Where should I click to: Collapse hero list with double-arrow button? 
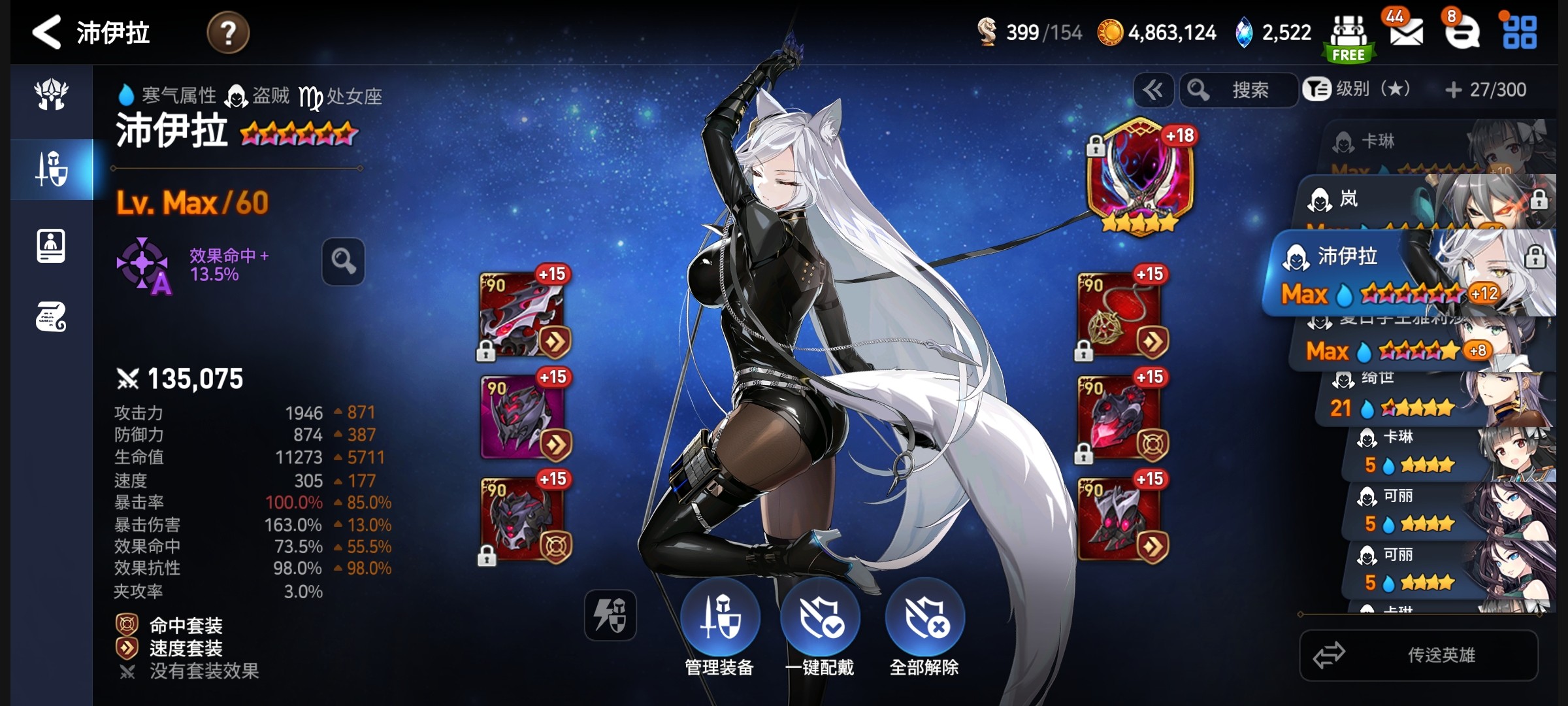[x=1152, y=90]
